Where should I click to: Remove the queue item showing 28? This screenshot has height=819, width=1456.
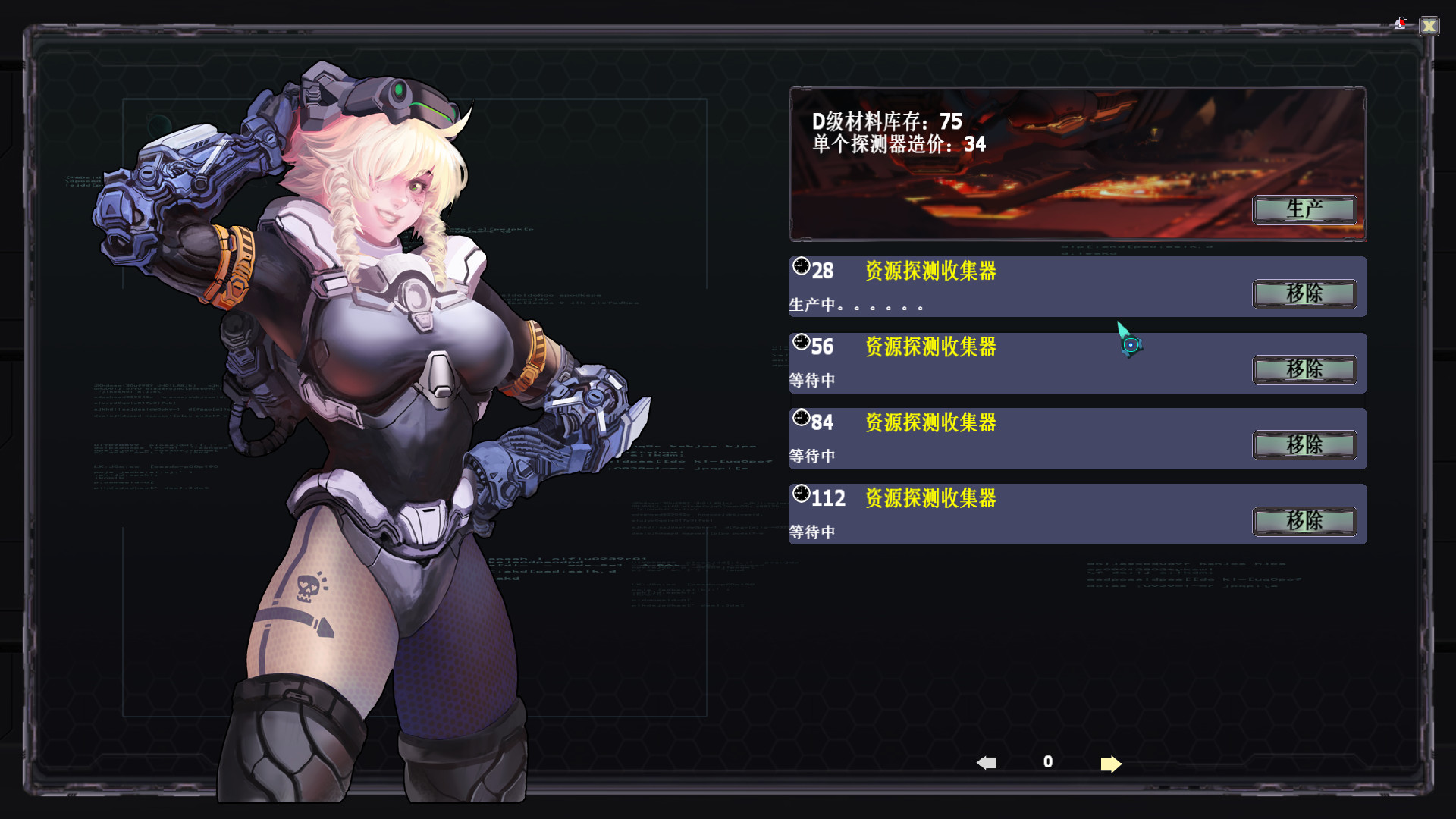coord(1304,294)
